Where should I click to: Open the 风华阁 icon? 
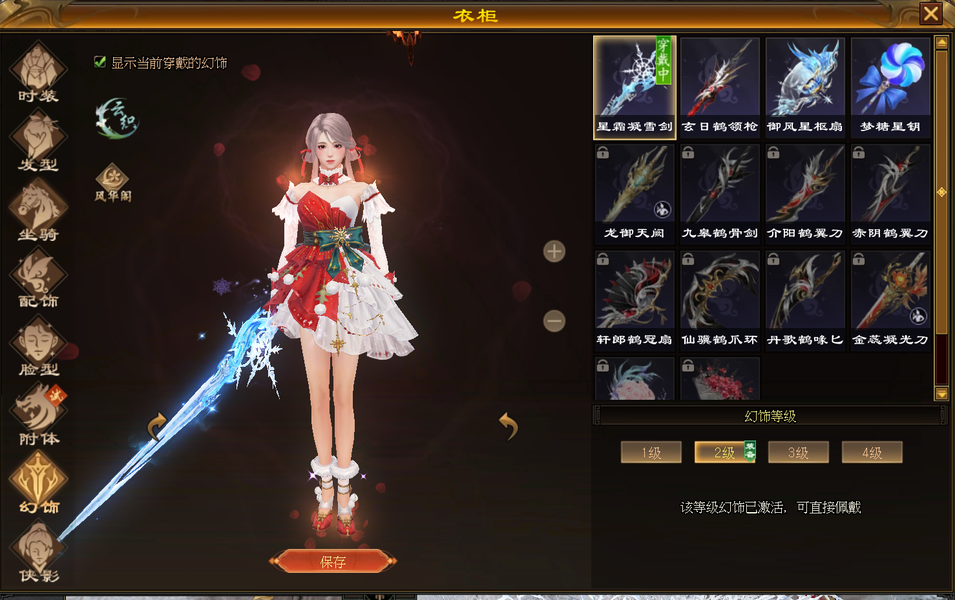[112, 182]
